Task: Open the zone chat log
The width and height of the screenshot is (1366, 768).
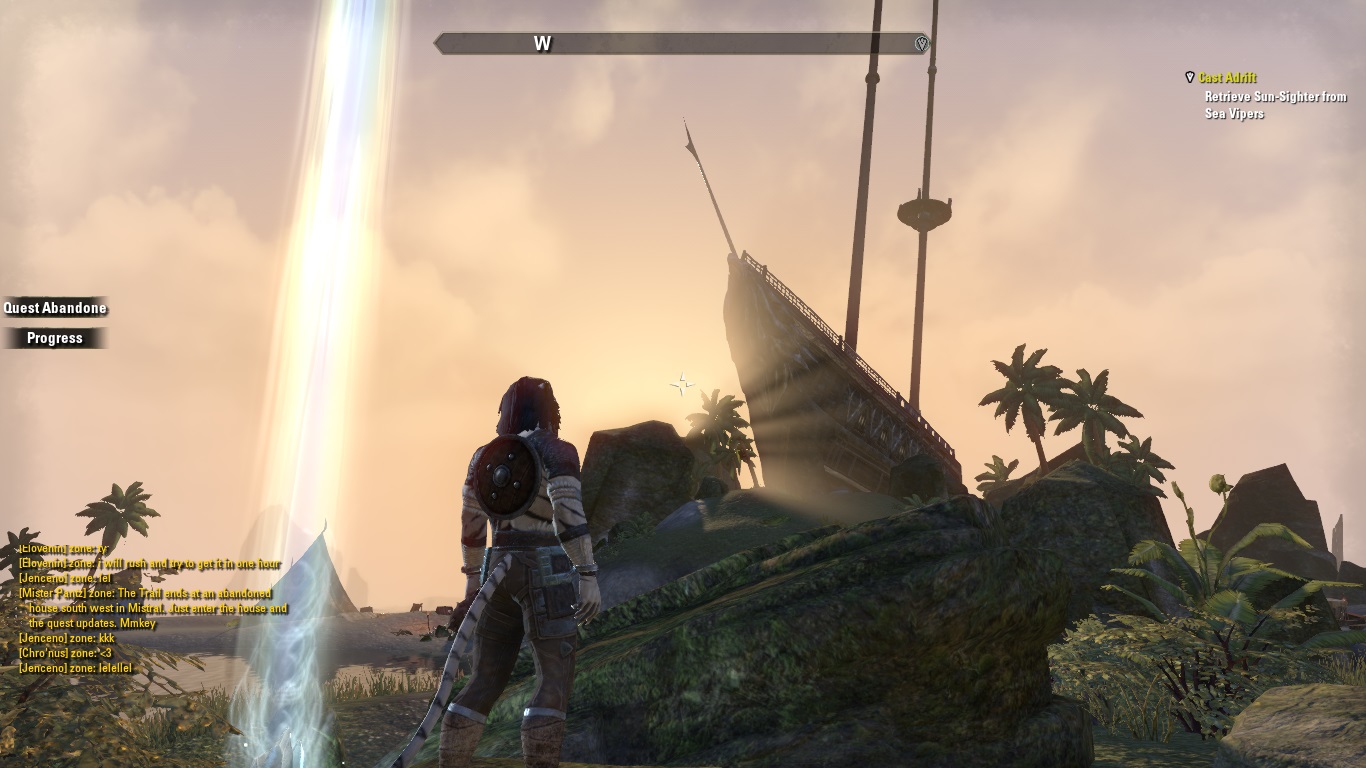Action: 152,608
